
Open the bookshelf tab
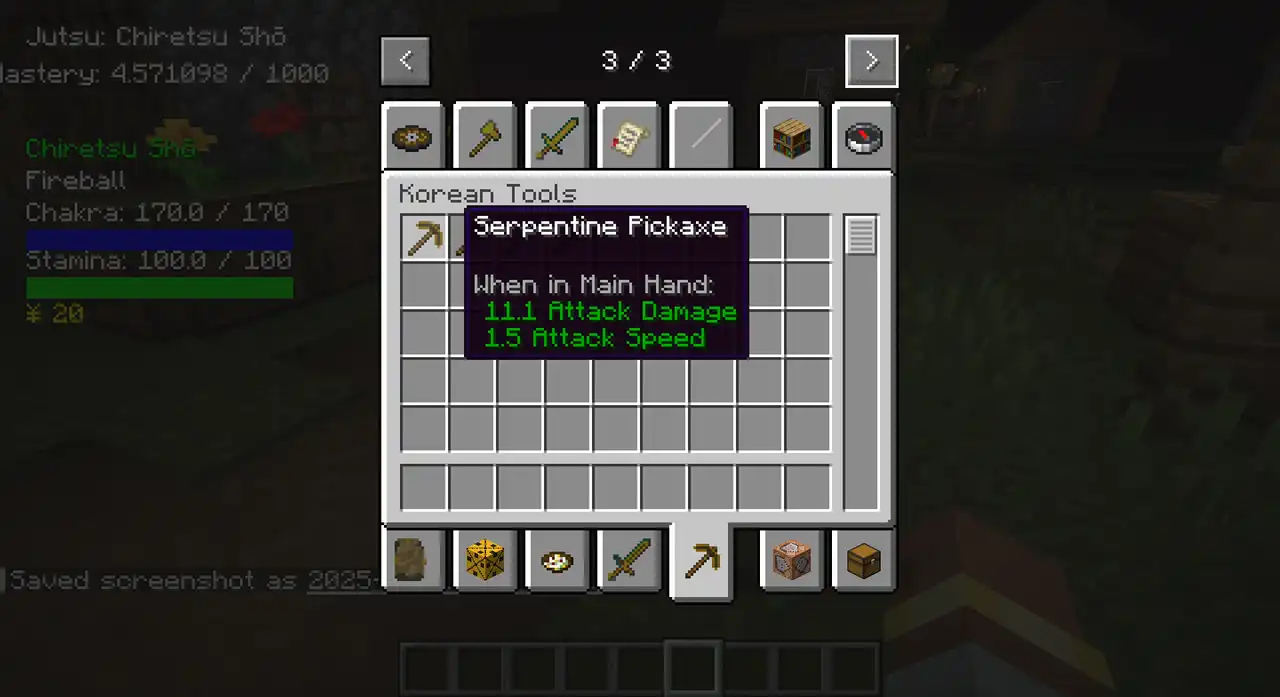tap(790, 137)
